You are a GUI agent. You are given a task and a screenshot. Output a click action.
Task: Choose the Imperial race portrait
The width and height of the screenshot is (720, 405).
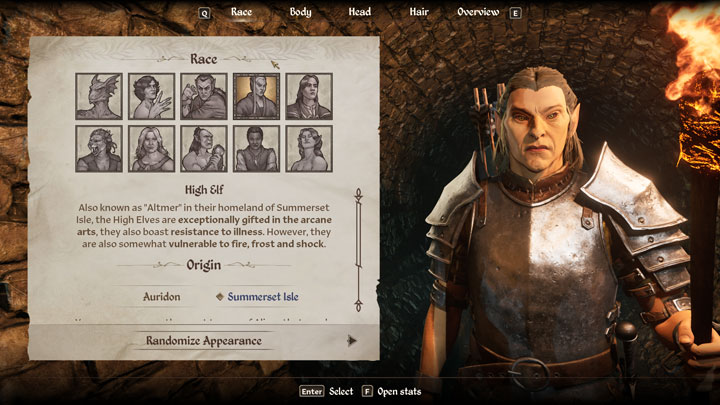pos(309,97)
